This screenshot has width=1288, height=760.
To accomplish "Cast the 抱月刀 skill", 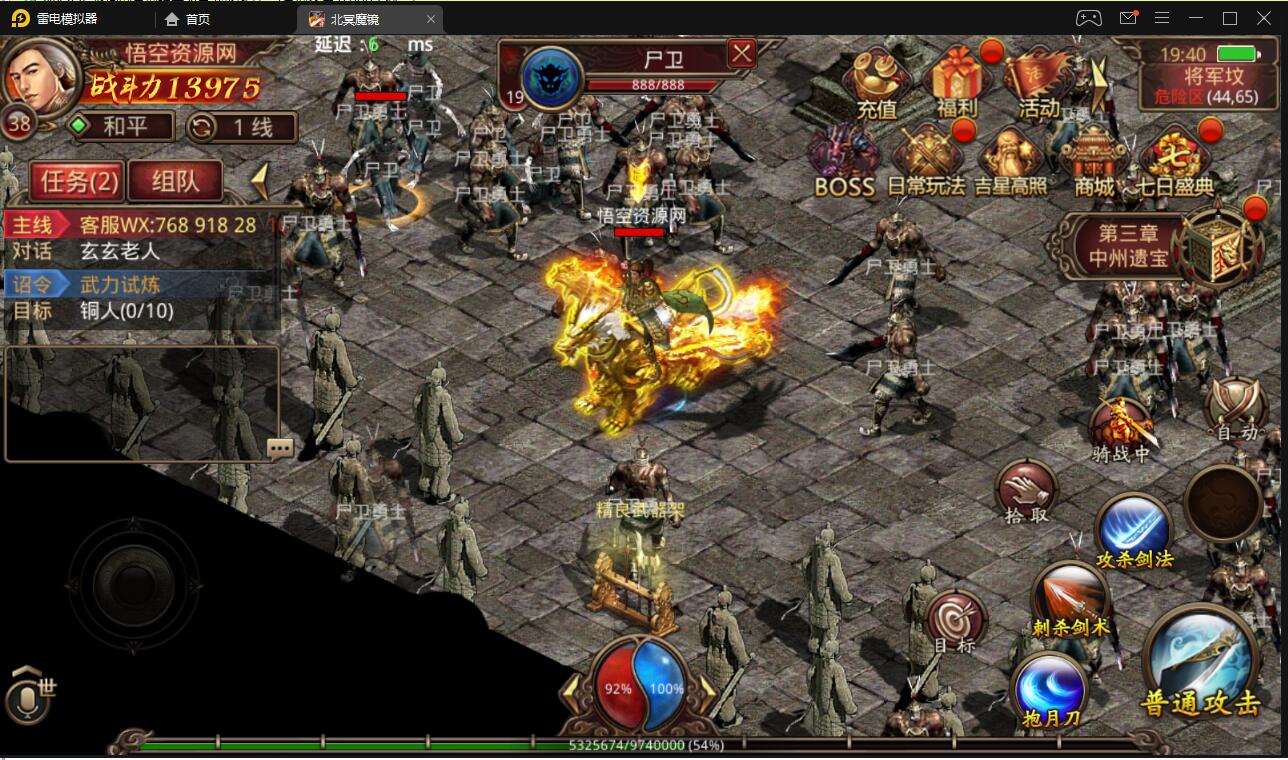I will pyautogui.click(x=1049, y=690).
